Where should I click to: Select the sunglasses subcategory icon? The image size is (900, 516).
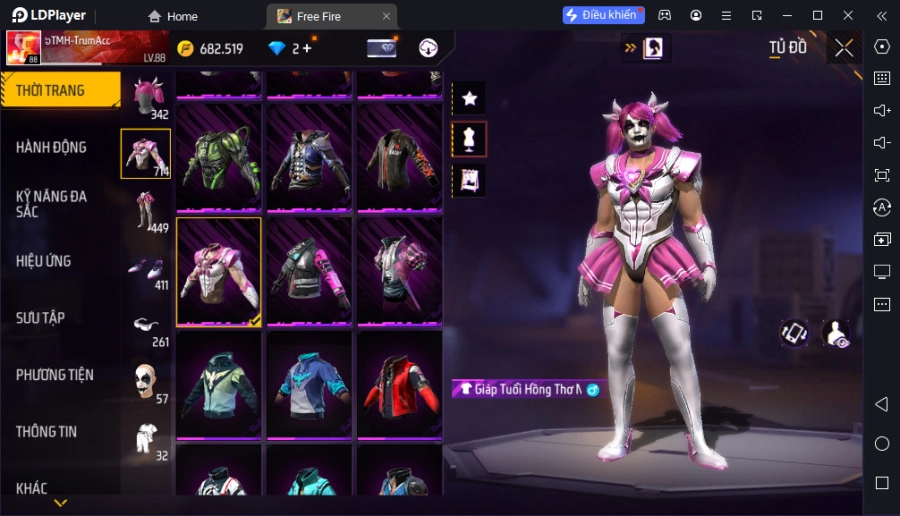click(x=146, y=326)
